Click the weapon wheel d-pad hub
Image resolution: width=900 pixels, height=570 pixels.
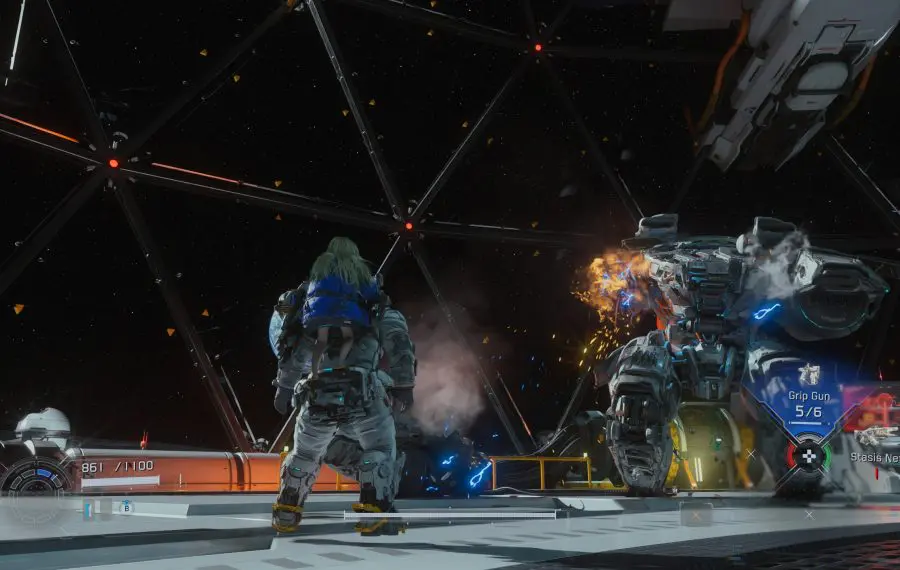pos(808,455)
